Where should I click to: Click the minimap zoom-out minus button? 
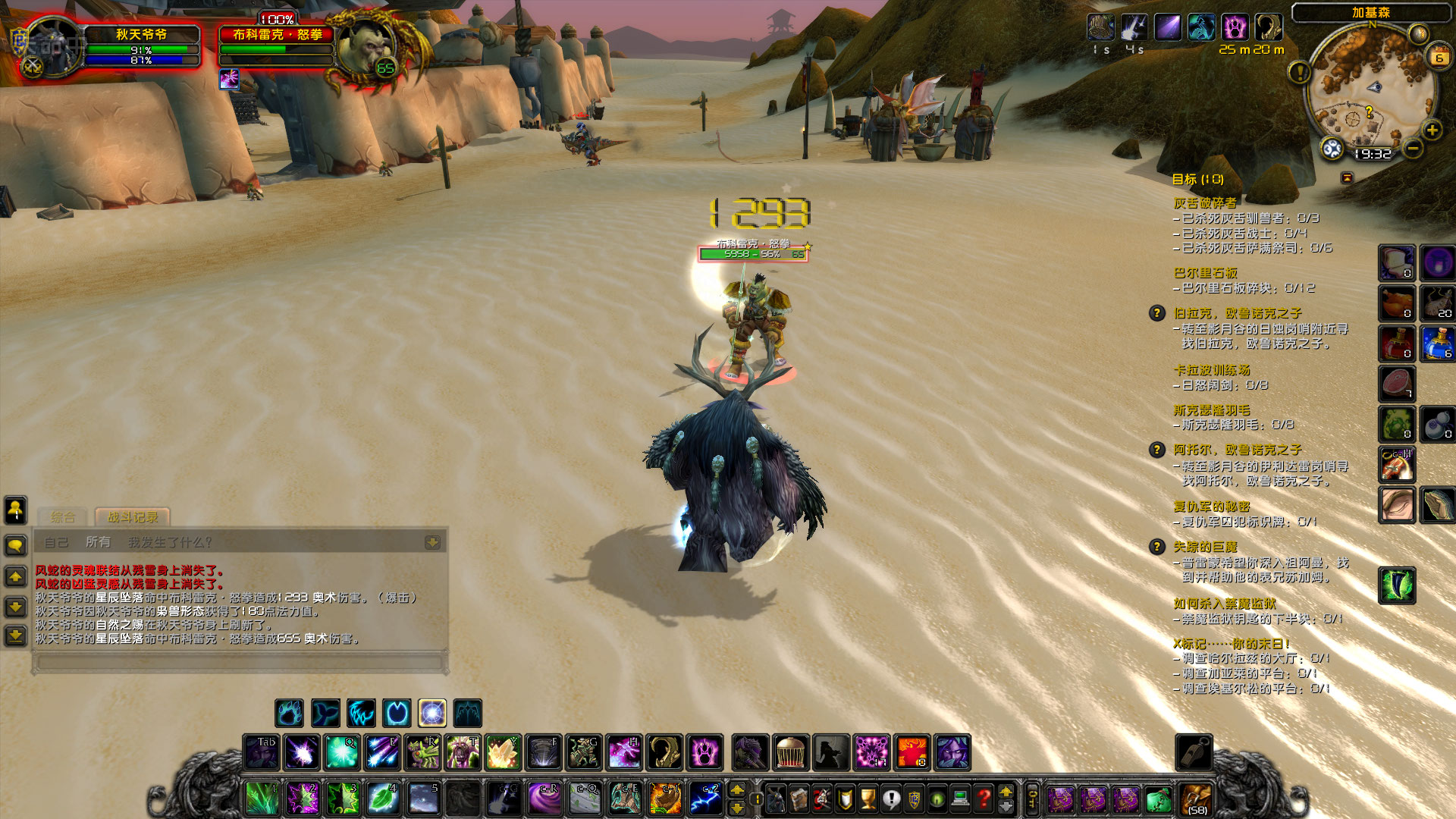[1413, 149]
